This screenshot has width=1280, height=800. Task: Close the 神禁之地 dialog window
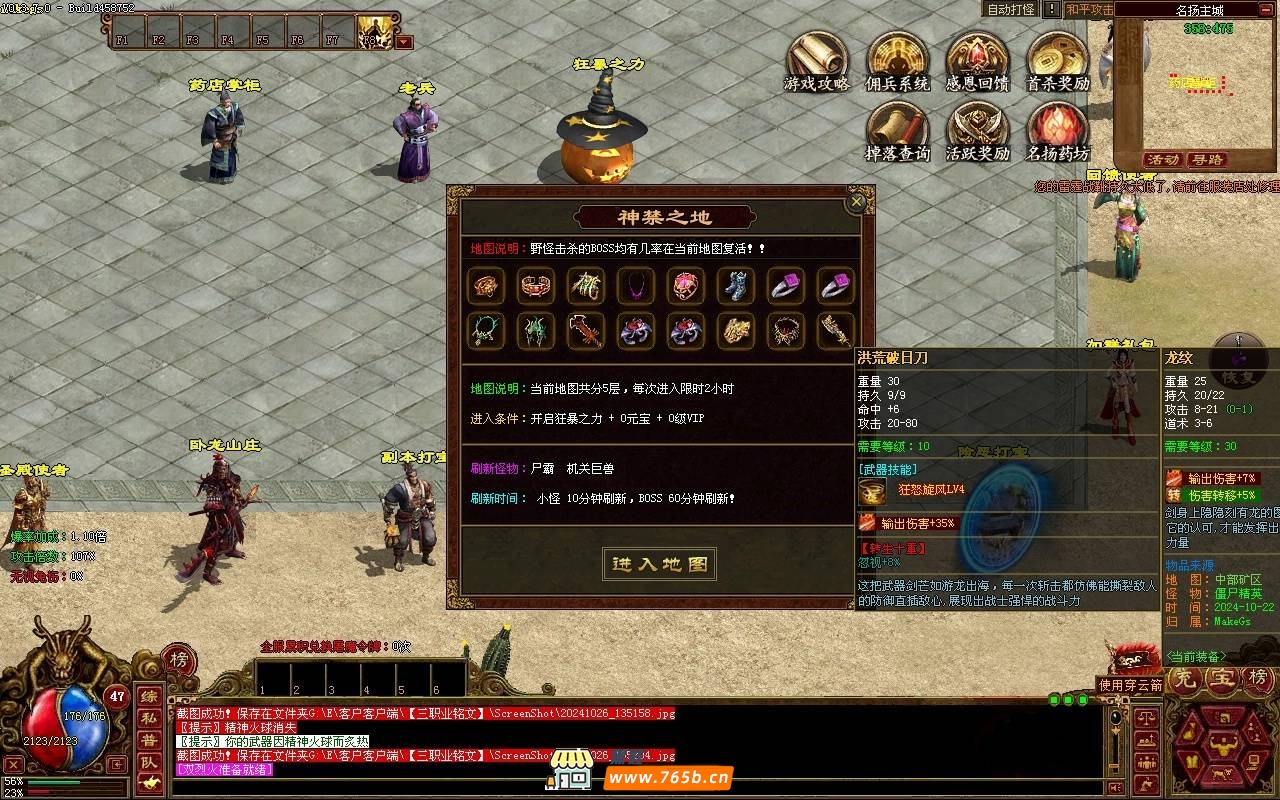click(x=856, y=202)
